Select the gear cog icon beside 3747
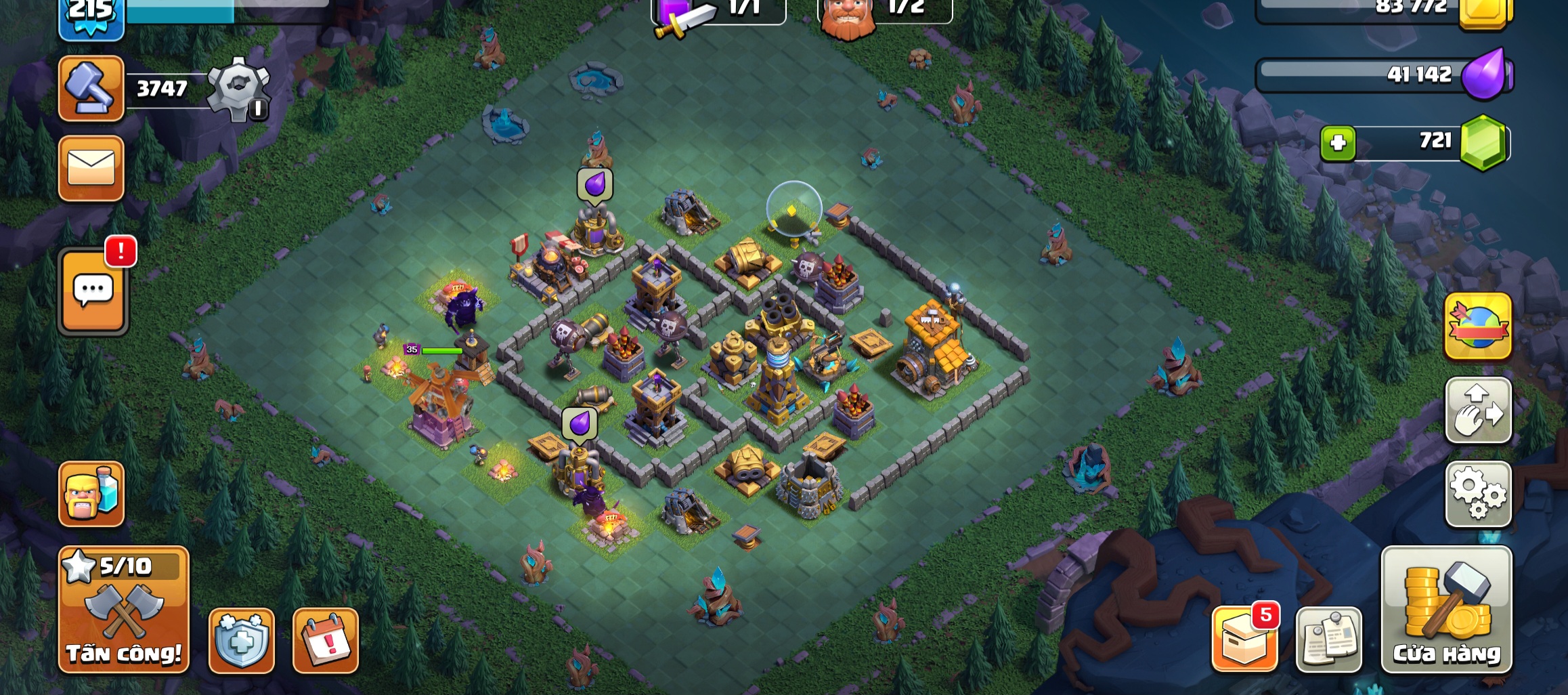The height and width of the screenshot is (695, 1568). click(x=238, y=89)
